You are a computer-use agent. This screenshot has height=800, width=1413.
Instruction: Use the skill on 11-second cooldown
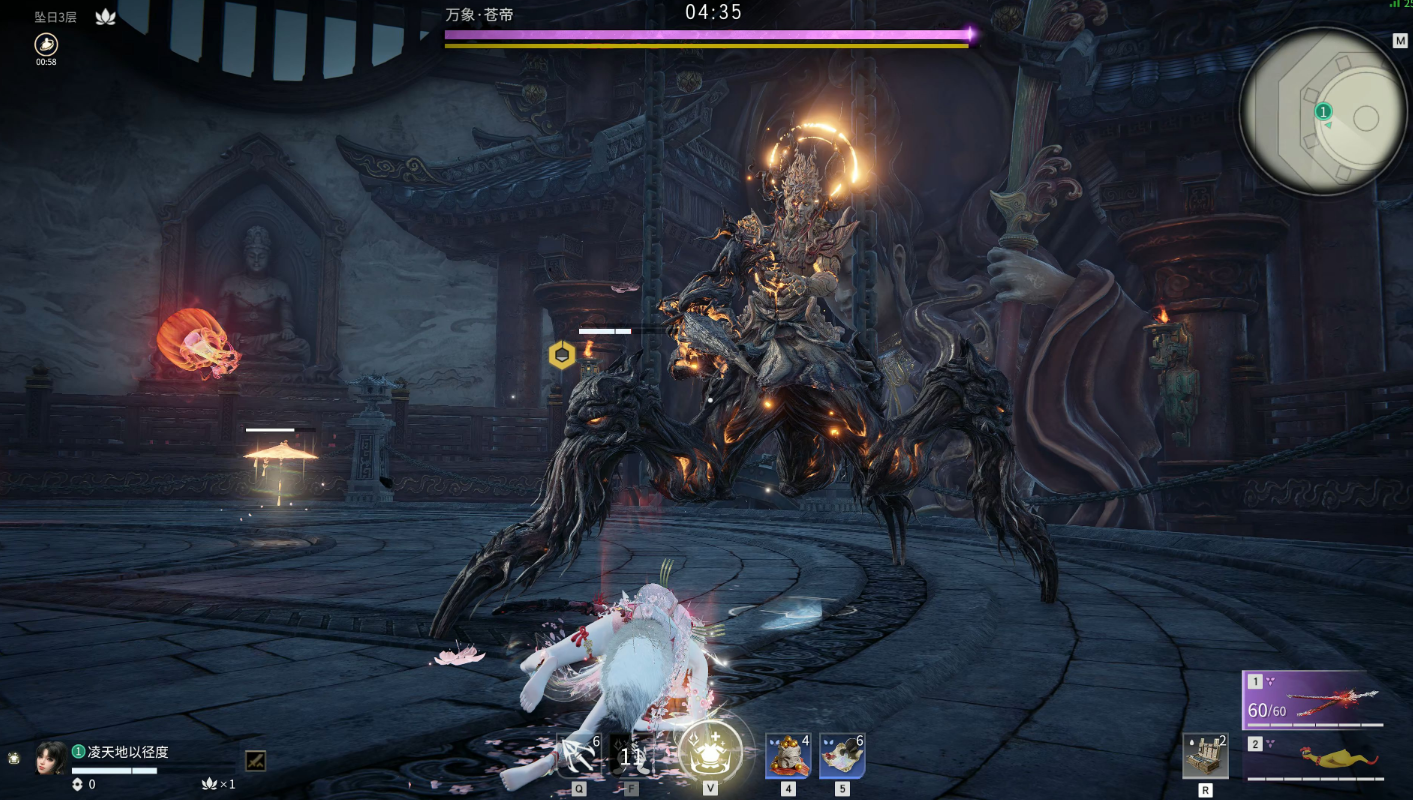click(x=631, y=757)
